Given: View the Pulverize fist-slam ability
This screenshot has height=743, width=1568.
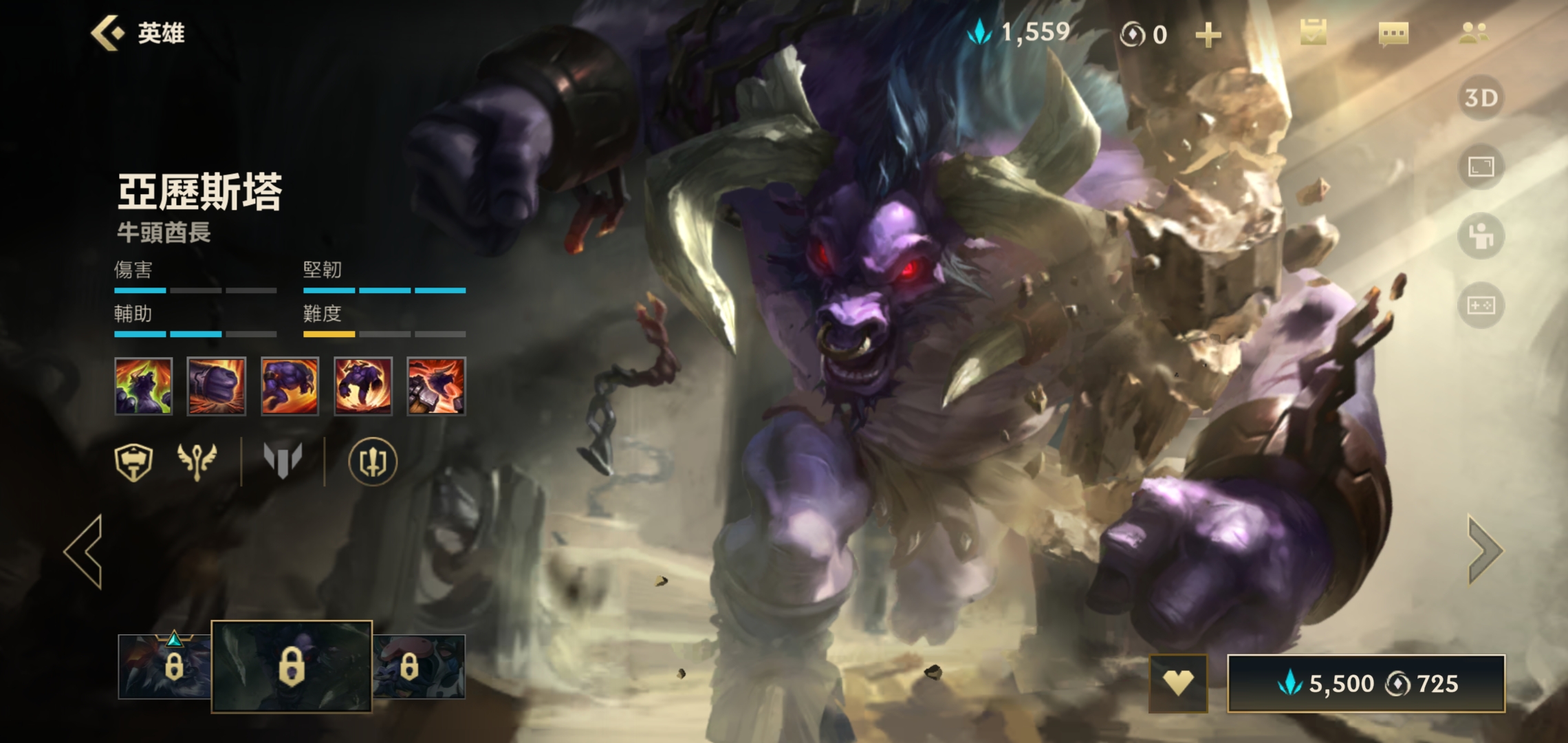Looking at the screenshot, I should pos(217,386).
